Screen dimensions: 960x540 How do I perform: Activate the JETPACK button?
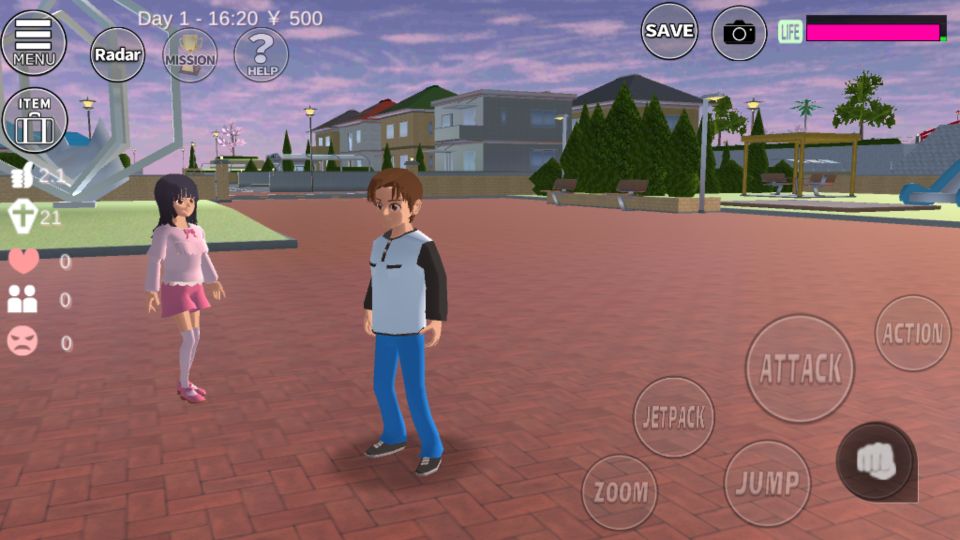click(x=674, y=417)
